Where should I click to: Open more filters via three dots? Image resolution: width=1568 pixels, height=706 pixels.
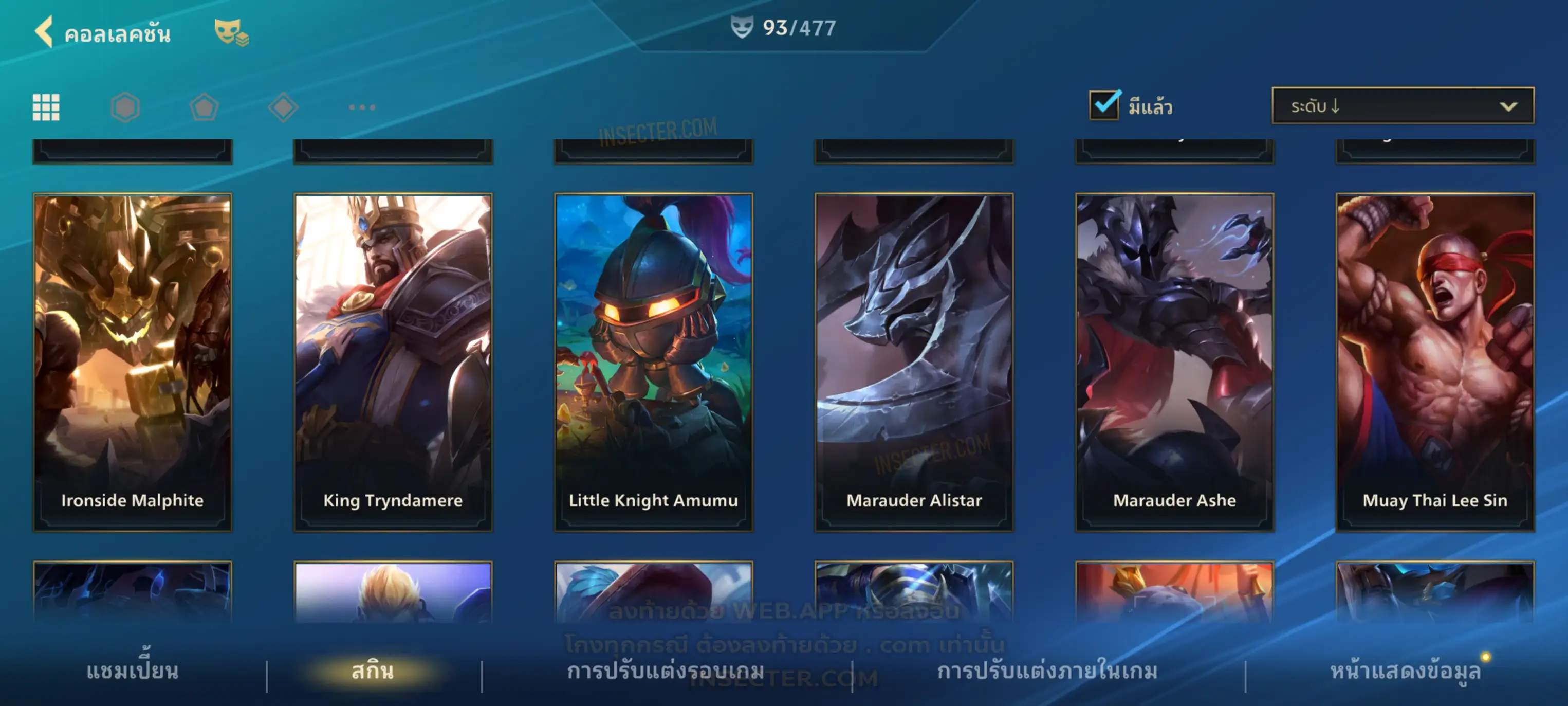tap(362, 107)
